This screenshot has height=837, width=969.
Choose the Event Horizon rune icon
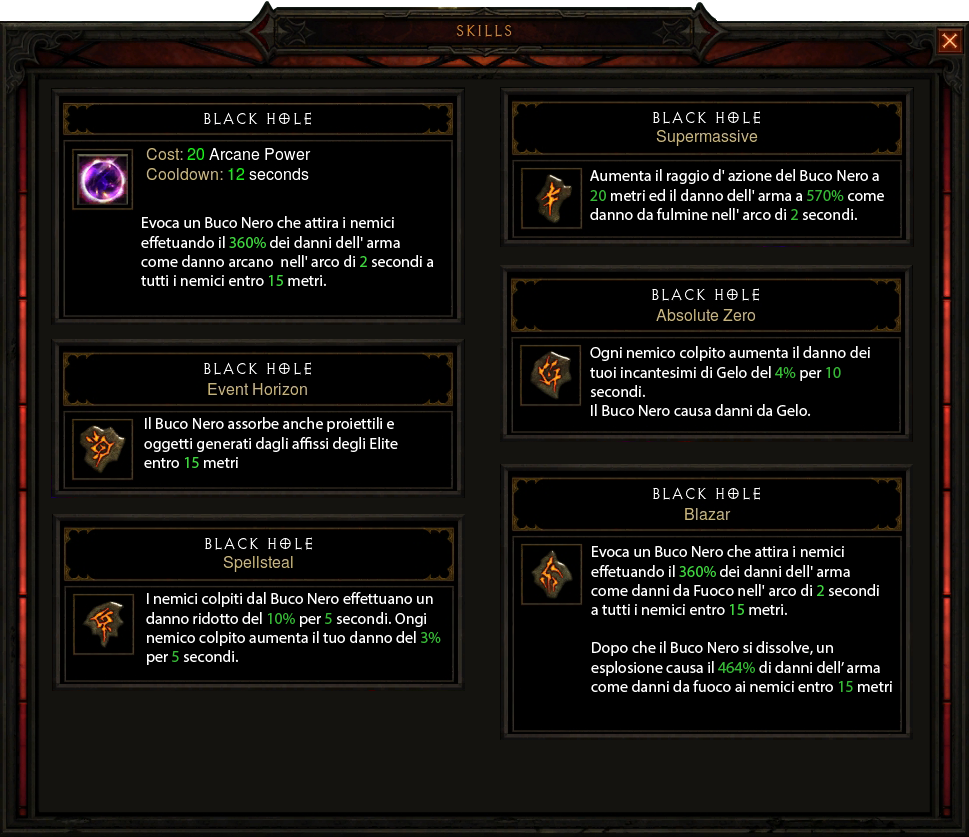coord(103,449)
